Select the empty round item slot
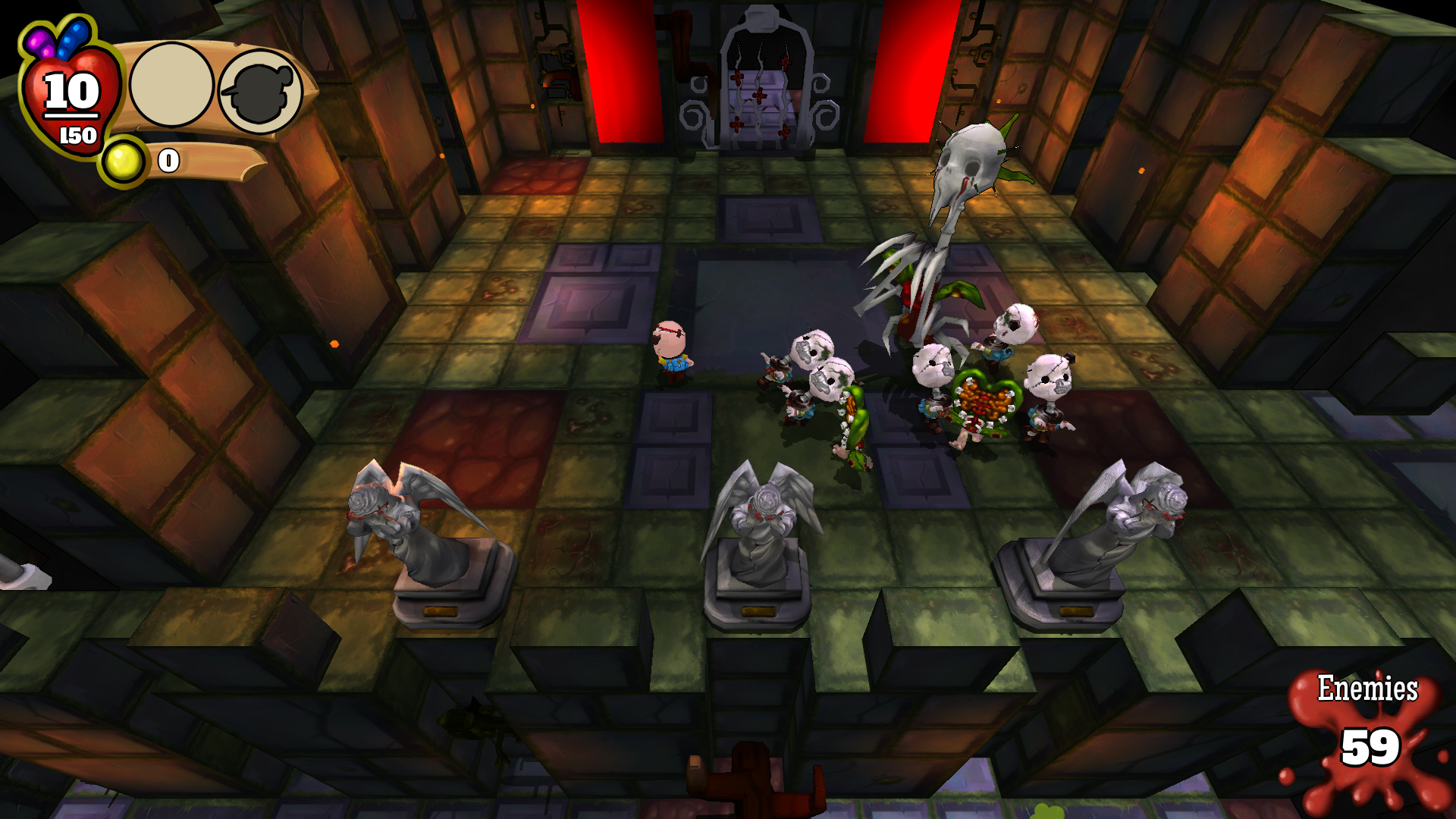Screen dimensions: 1456x819 [171, 85]
